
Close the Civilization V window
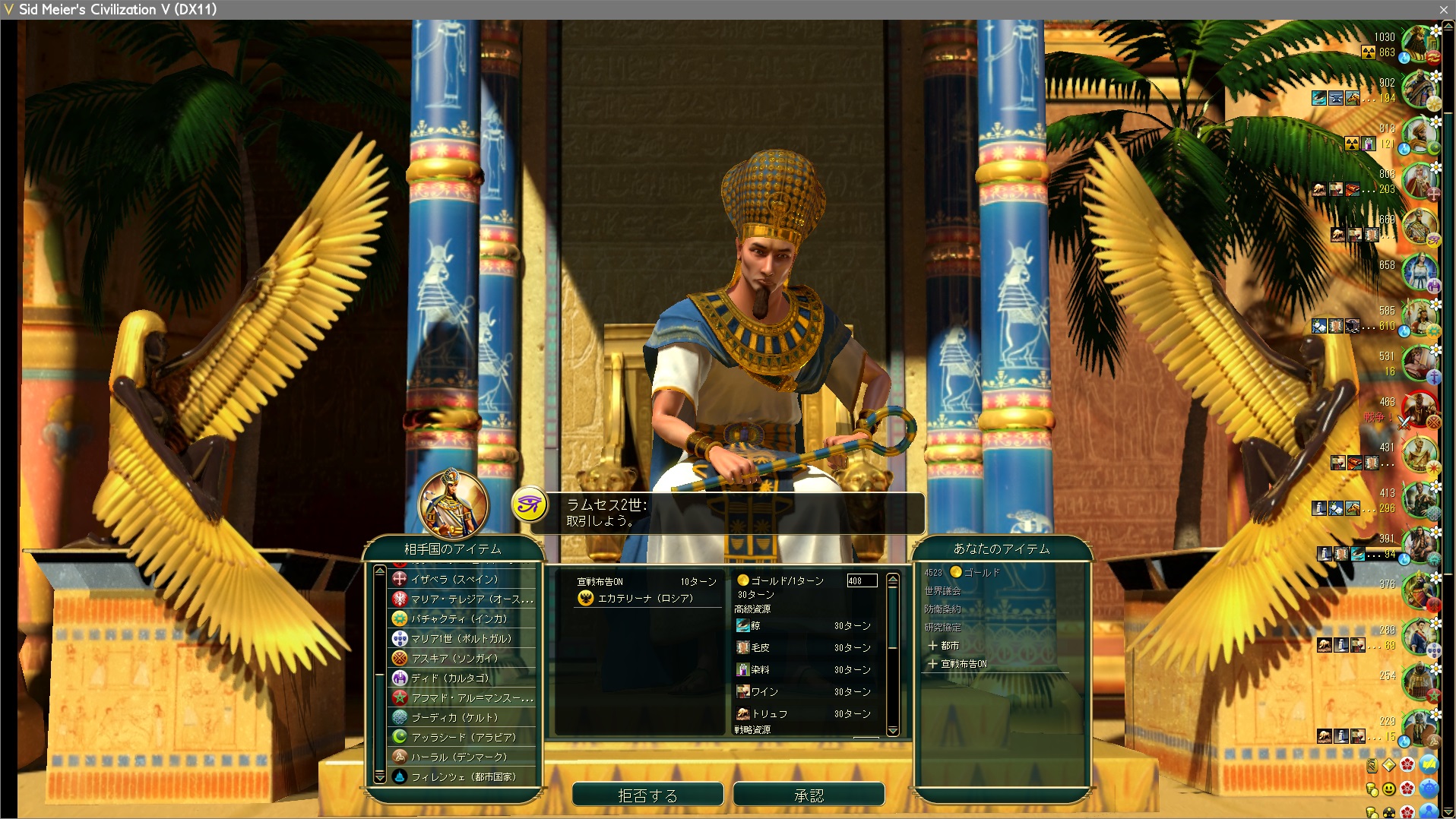coord(1443,9)
